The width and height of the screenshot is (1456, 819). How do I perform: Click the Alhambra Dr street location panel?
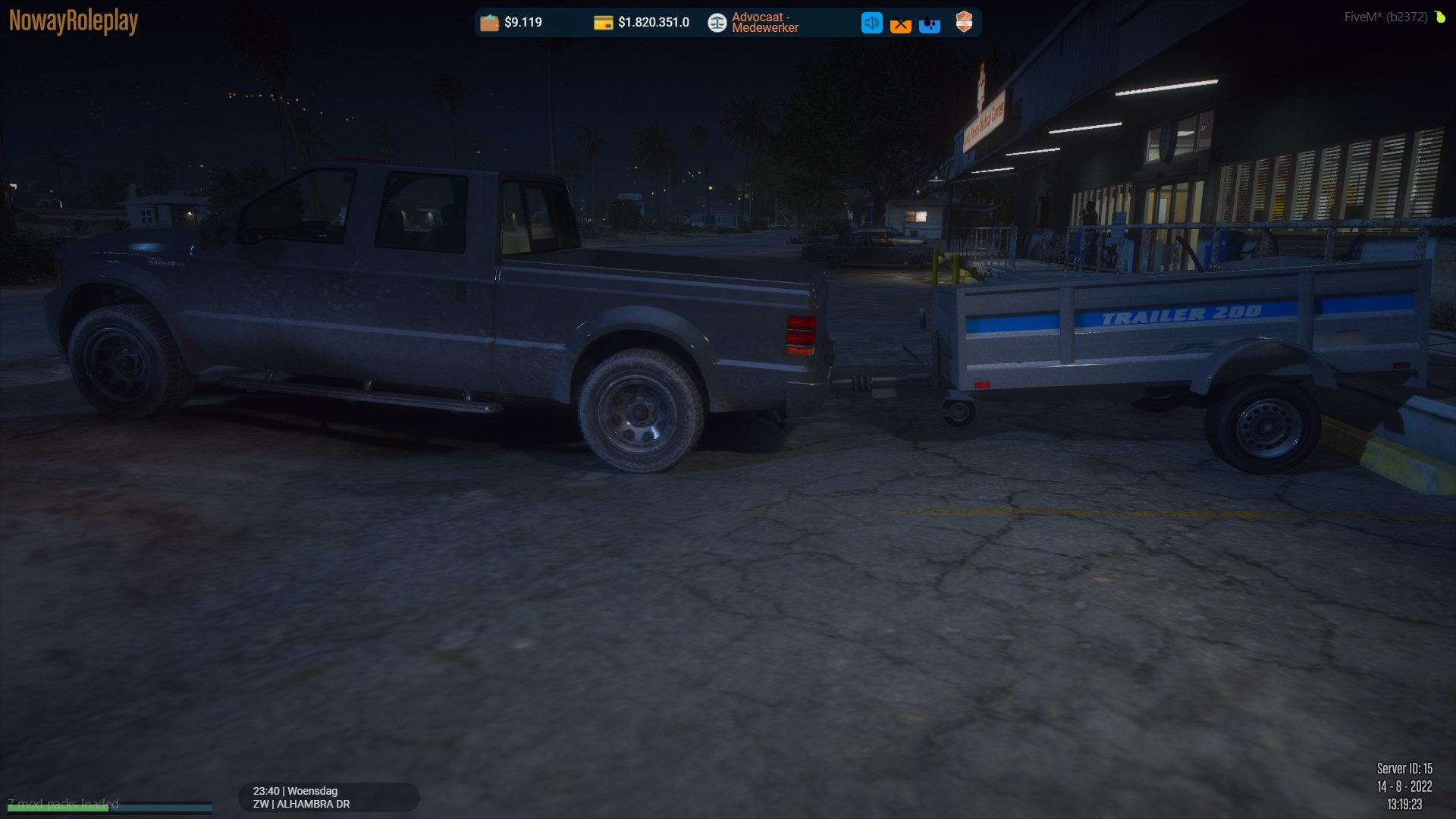328,797
